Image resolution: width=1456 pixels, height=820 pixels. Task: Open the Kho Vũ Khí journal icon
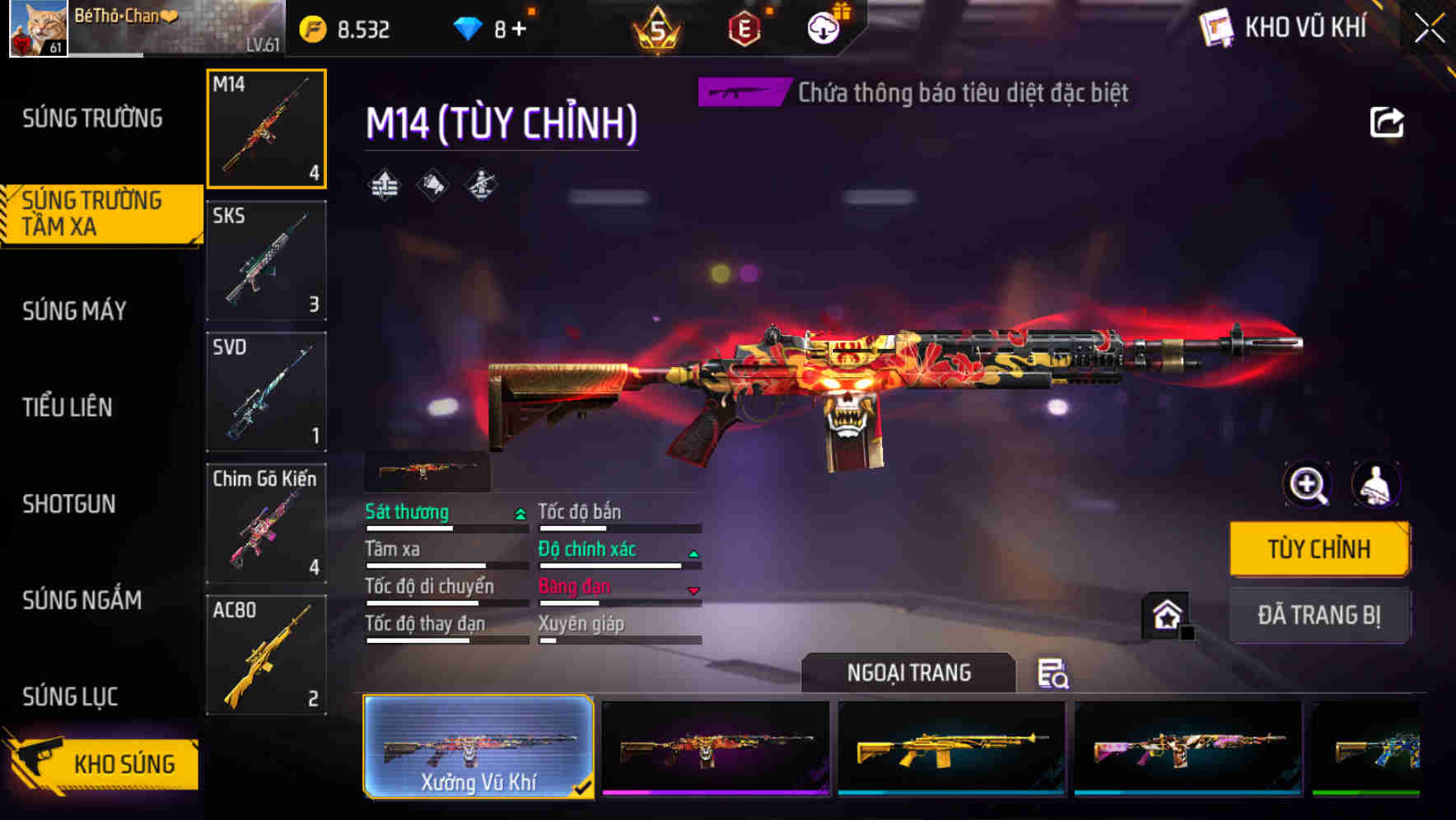pos(1216,27)
